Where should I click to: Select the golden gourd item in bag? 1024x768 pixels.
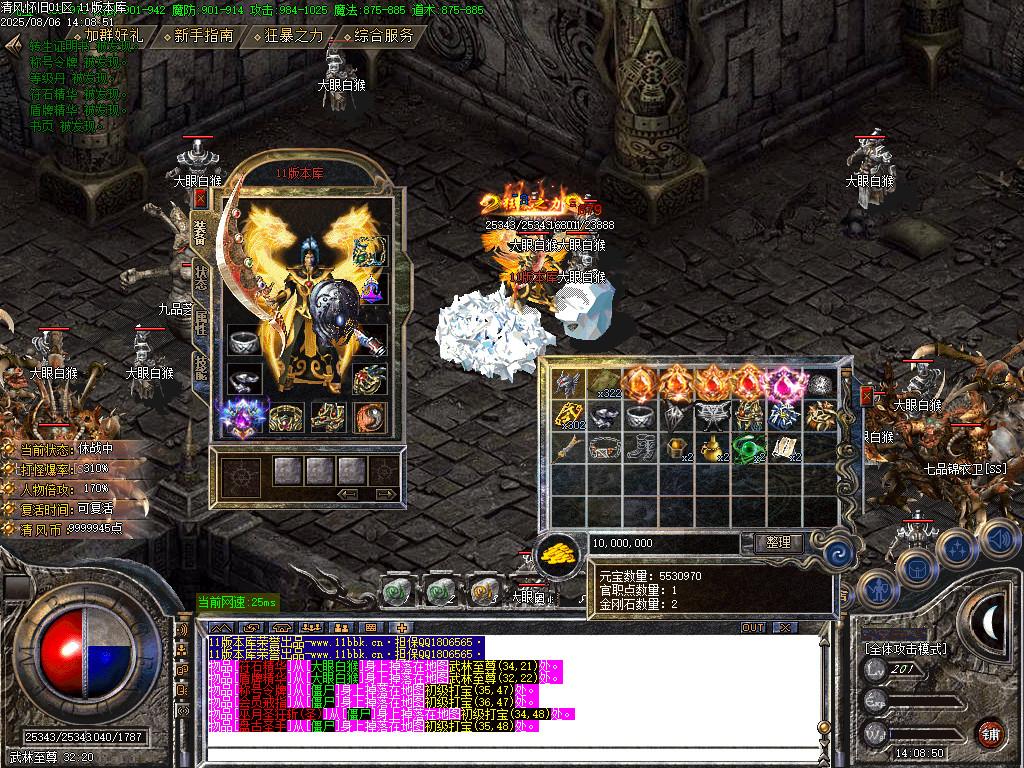(x=712, y=448)
